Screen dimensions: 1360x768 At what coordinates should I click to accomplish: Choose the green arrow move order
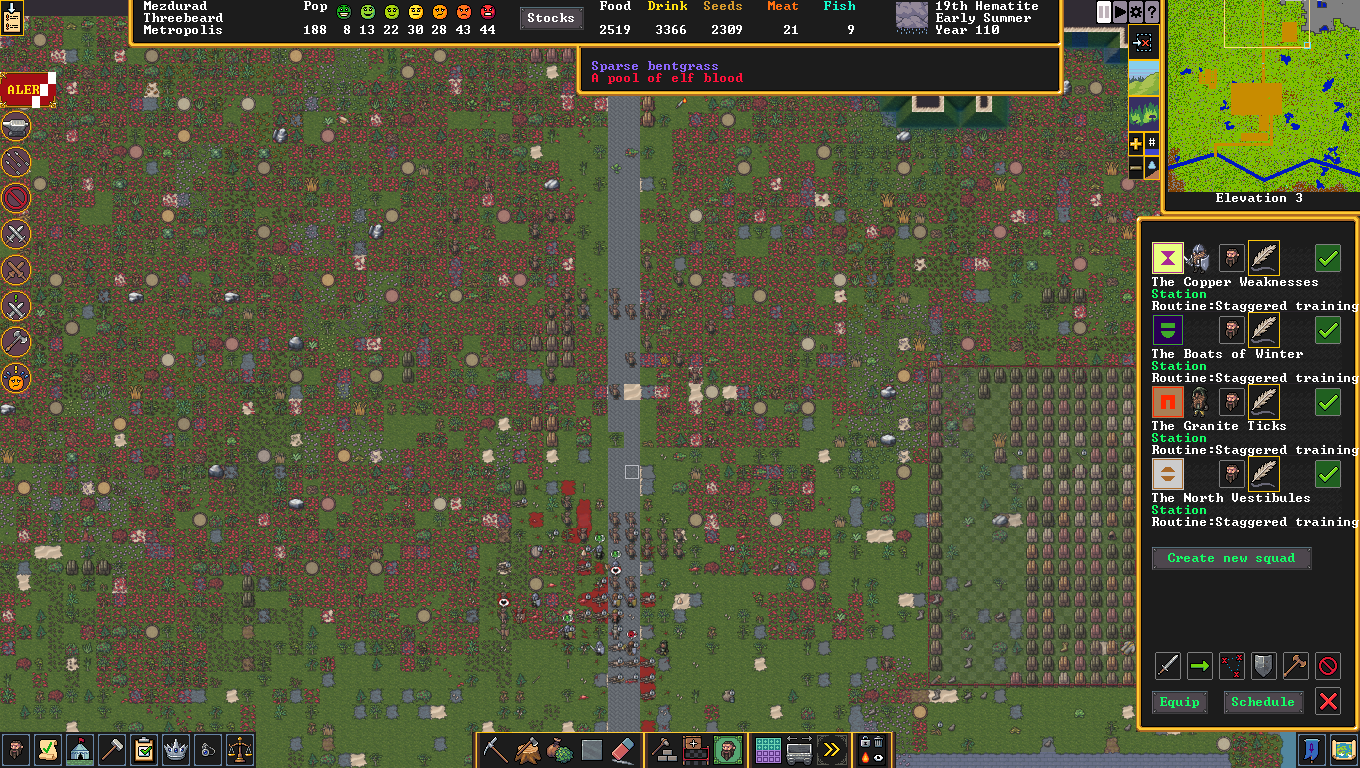[1200, 665]
